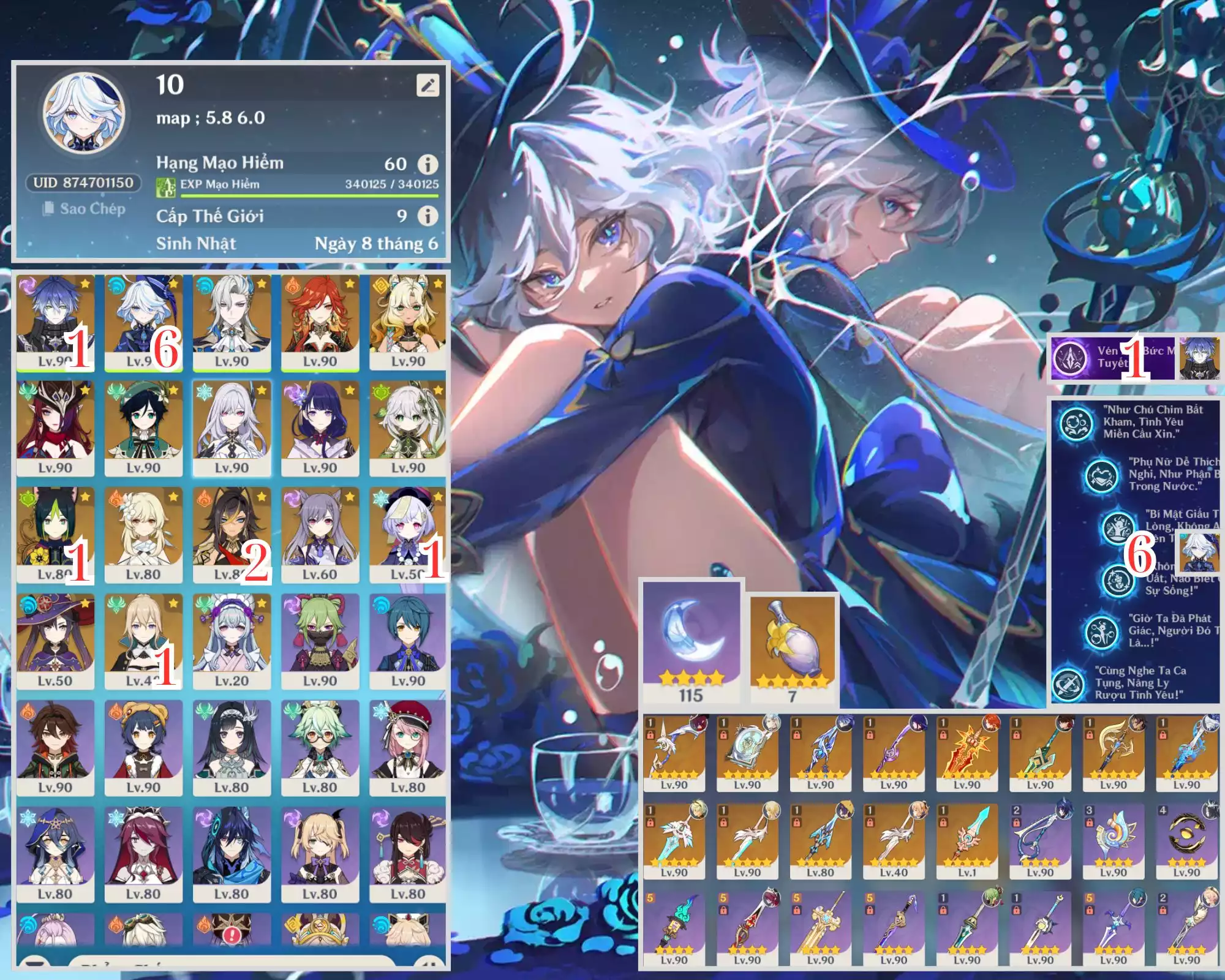Click the "Cùng Nghe Ta Ca Tụng" constellation icon
This screenshot has height=980, width=1225.
pos(1069,684)
